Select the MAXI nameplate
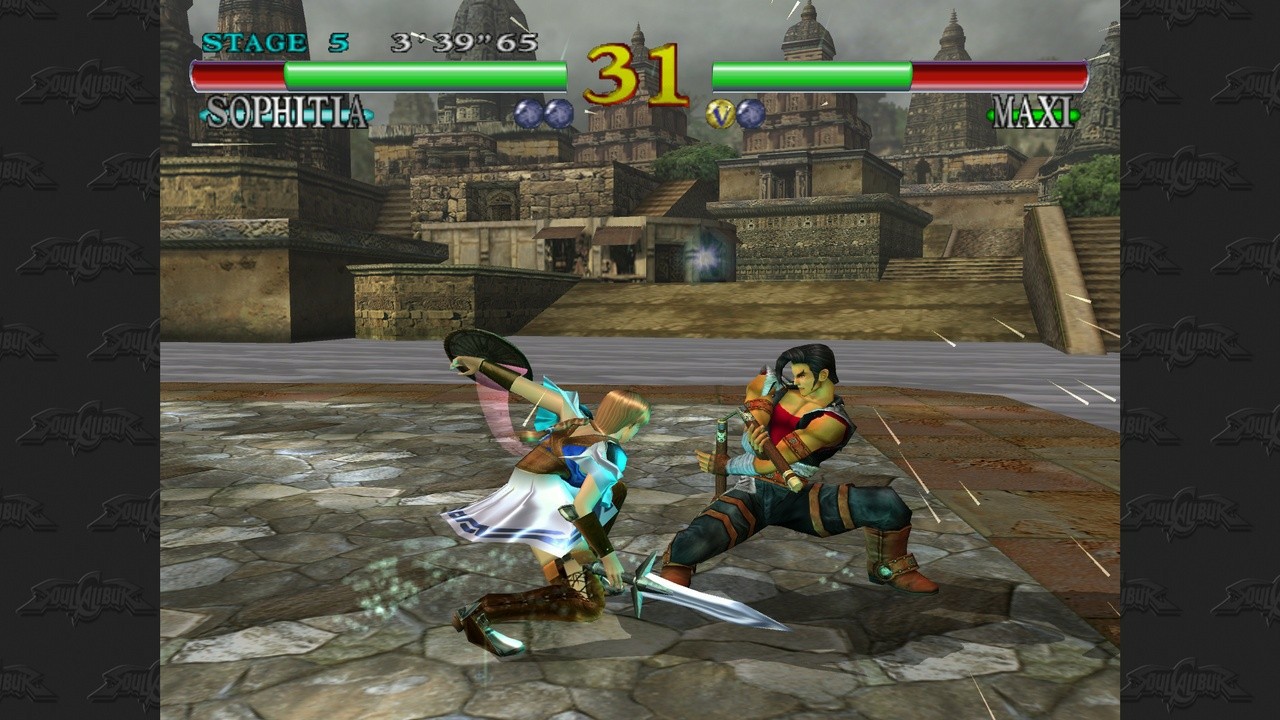The image size is (1280, 720). 1032,113
